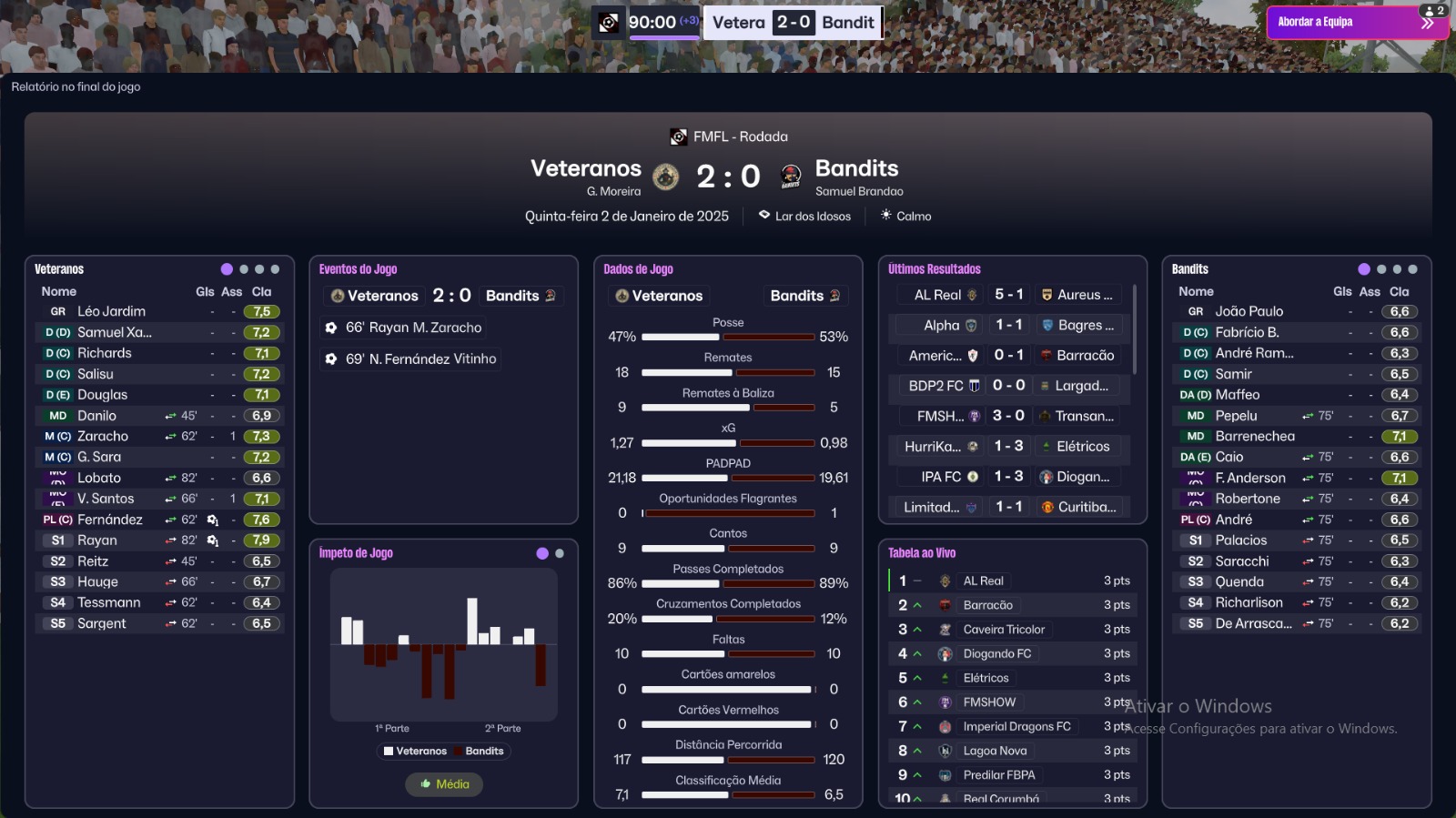Click the Média button under Ímpeto de Jogo
Screen dimensions: 1456x818
click(444, 784)
